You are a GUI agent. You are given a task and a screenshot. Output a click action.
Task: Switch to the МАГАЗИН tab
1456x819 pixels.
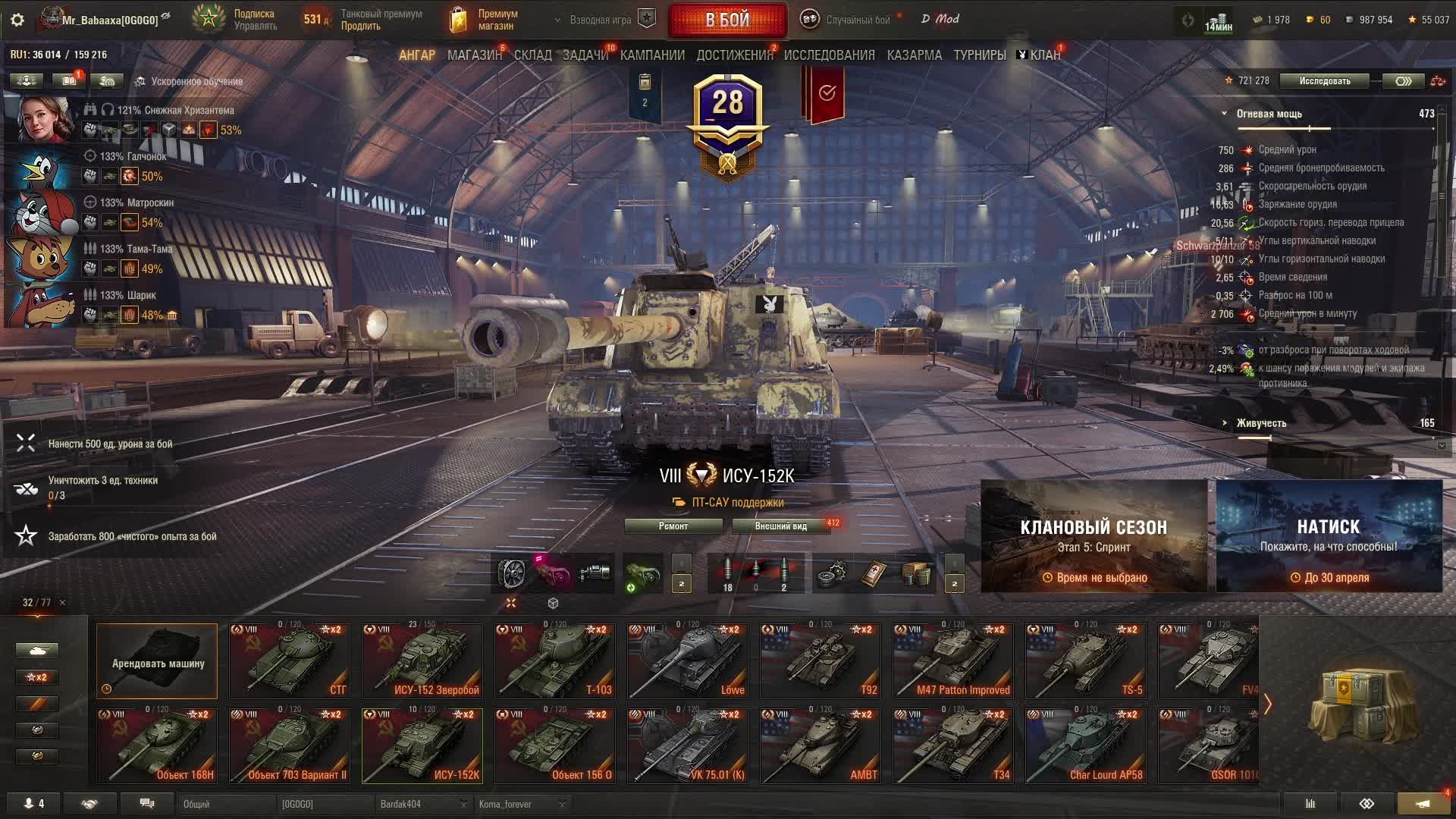474,55
